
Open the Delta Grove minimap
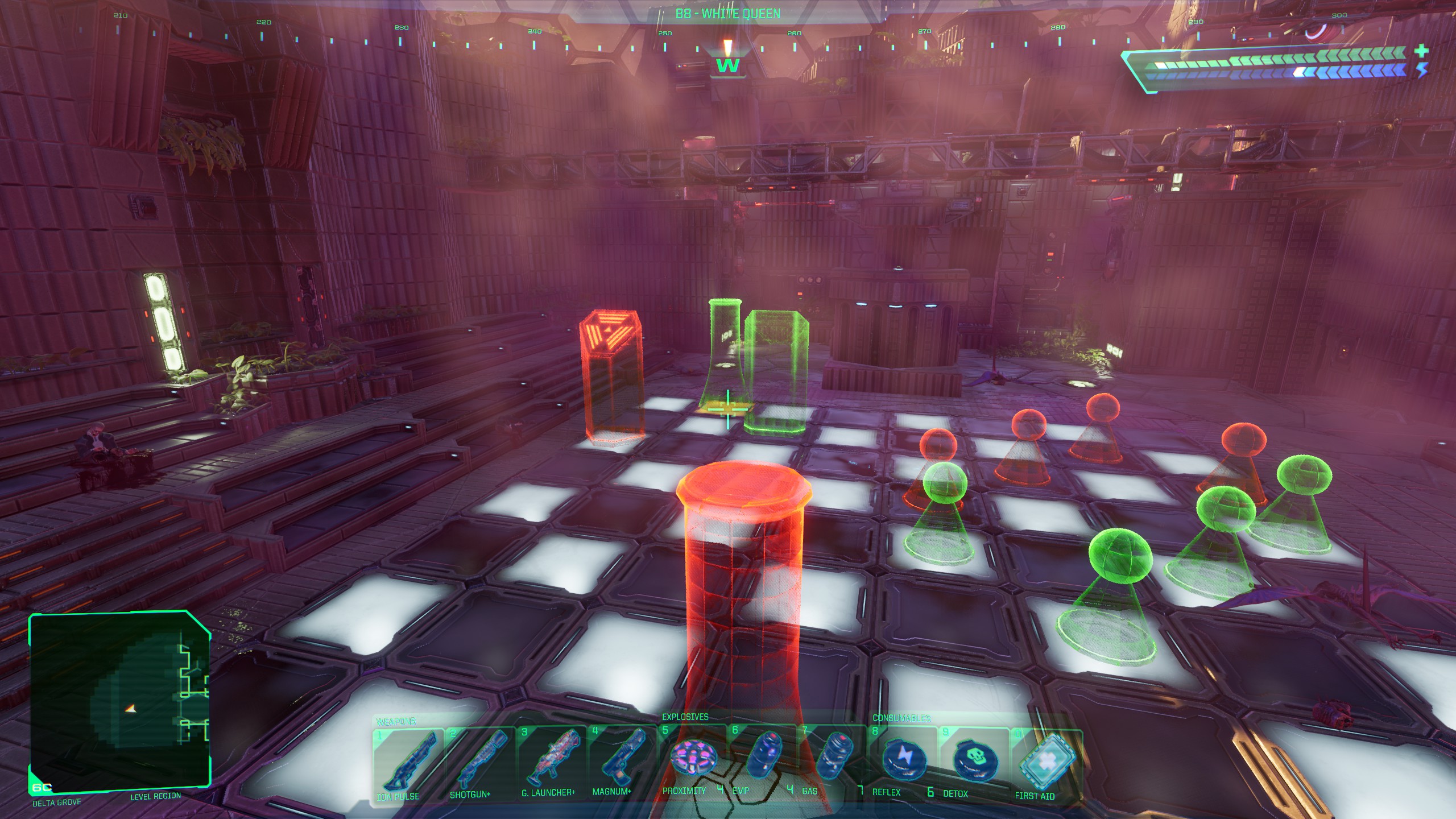pos(119,702)
